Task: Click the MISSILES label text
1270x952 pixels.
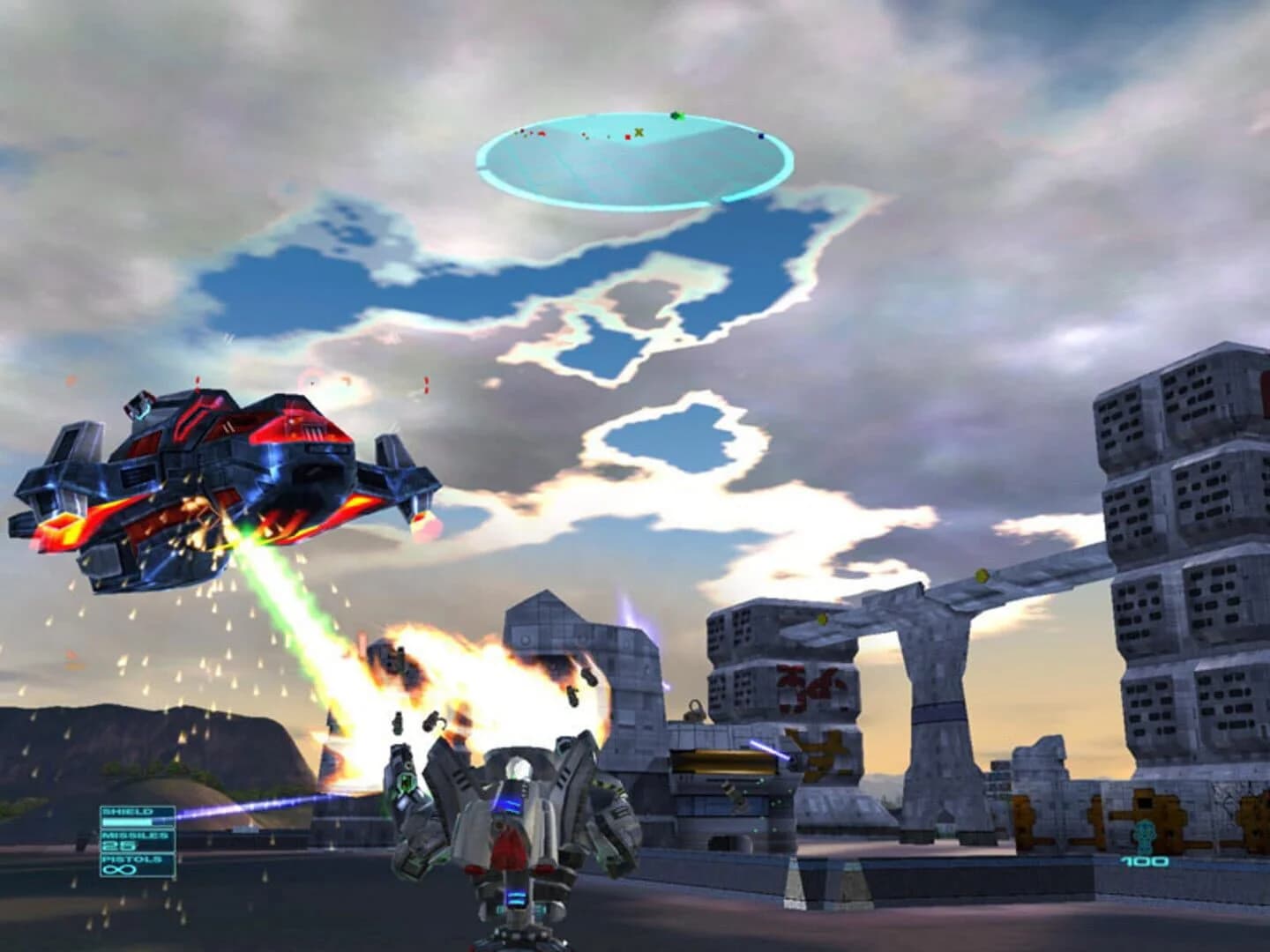Action: 135,836
